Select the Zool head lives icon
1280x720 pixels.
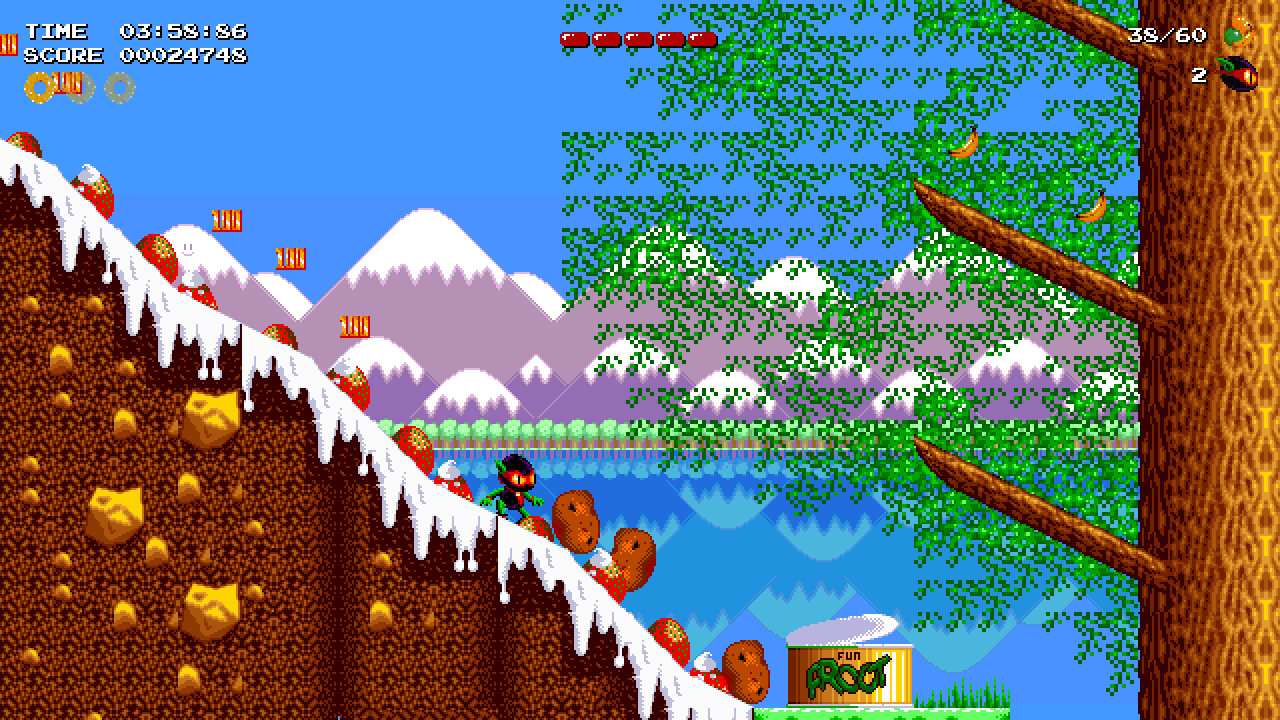pos(1235,75)
